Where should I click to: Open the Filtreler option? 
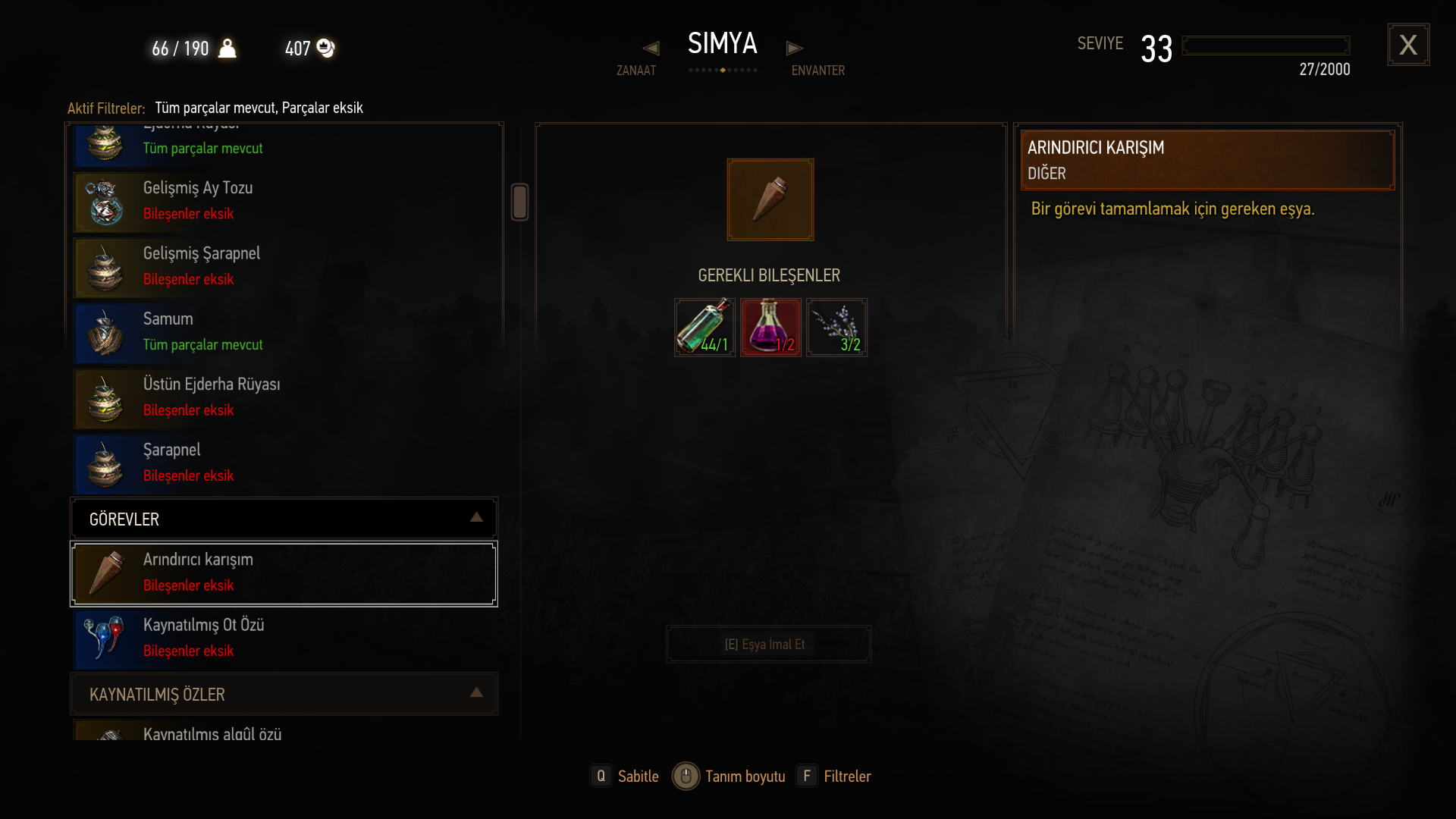[834, 777]
